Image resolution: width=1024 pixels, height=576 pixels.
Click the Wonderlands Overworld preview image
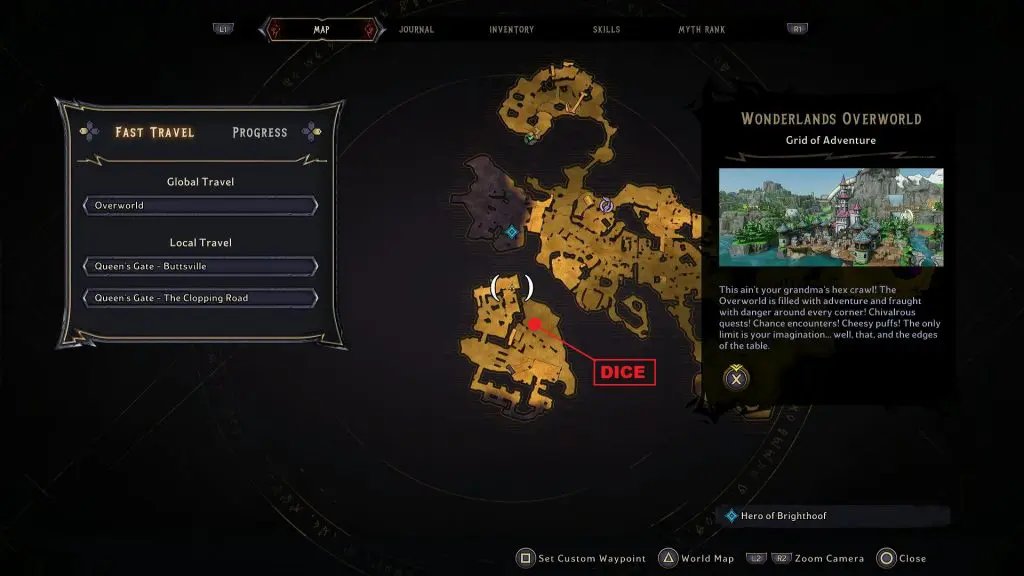[830, 217]
